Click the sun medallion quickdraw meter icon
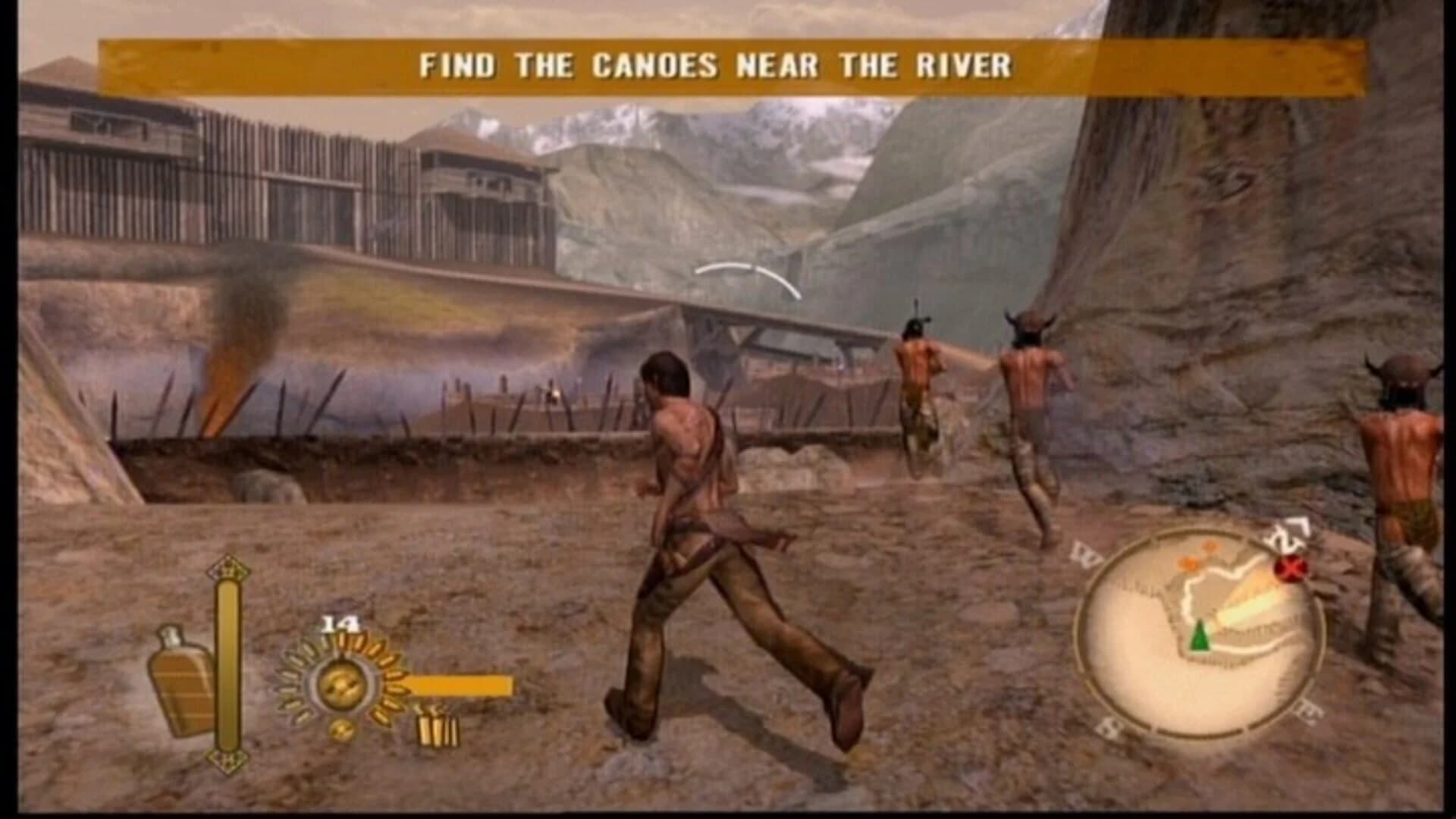1456x819 pixels. (344, 683)
